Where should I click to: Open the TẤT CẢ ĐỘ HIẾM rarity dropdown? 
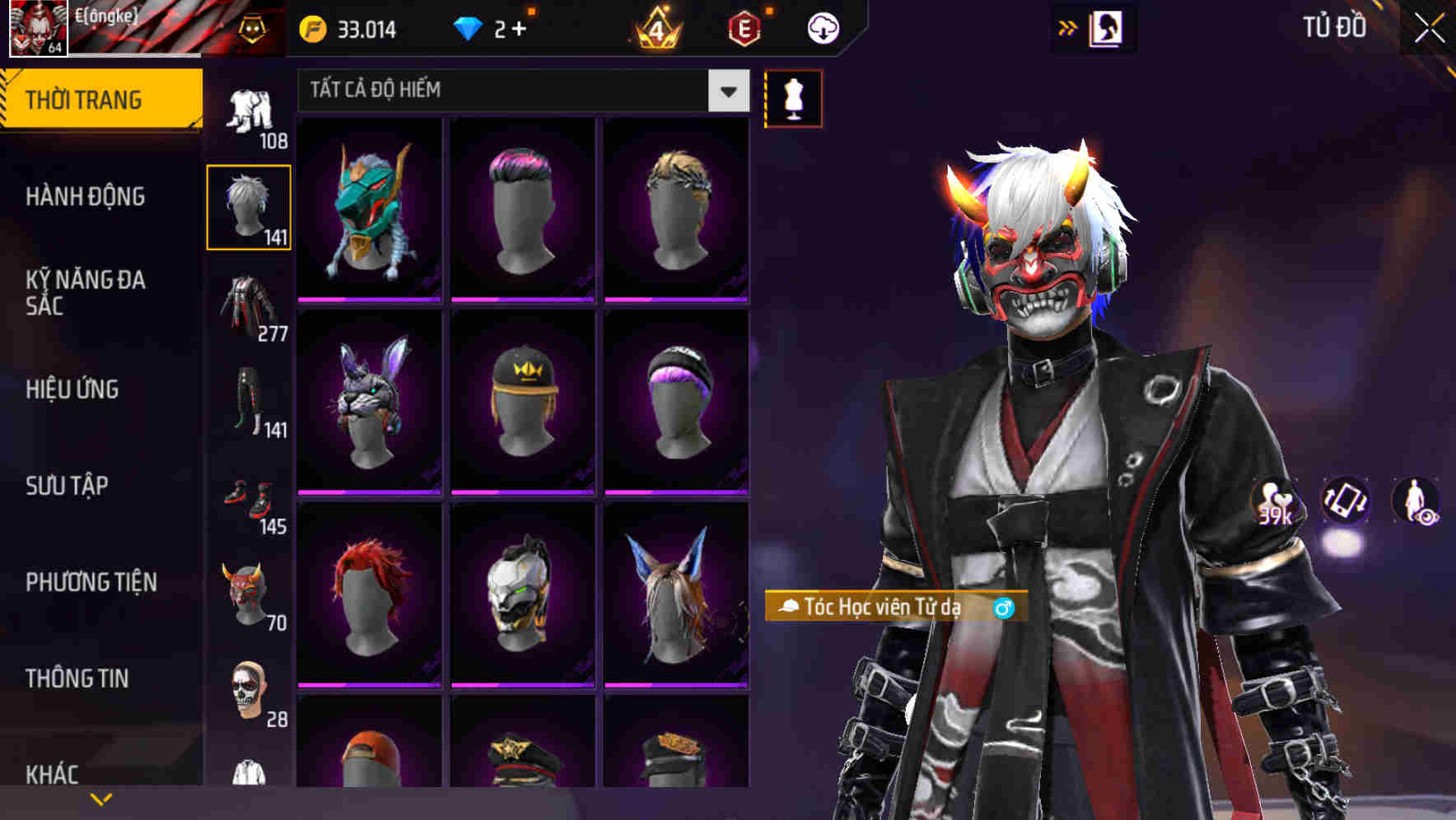pyautogui.click(x=520, y=91)
